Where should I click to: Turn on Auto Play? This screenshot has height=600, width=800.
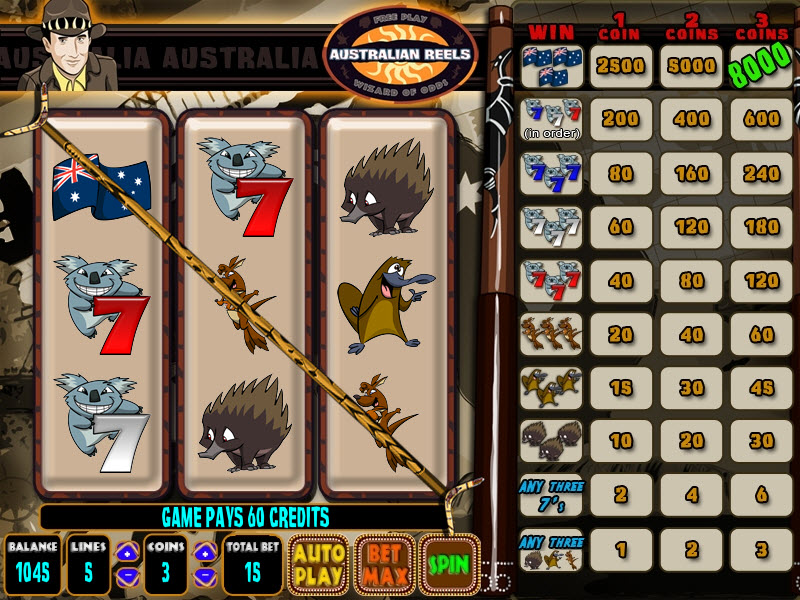(x=318, y=564)
